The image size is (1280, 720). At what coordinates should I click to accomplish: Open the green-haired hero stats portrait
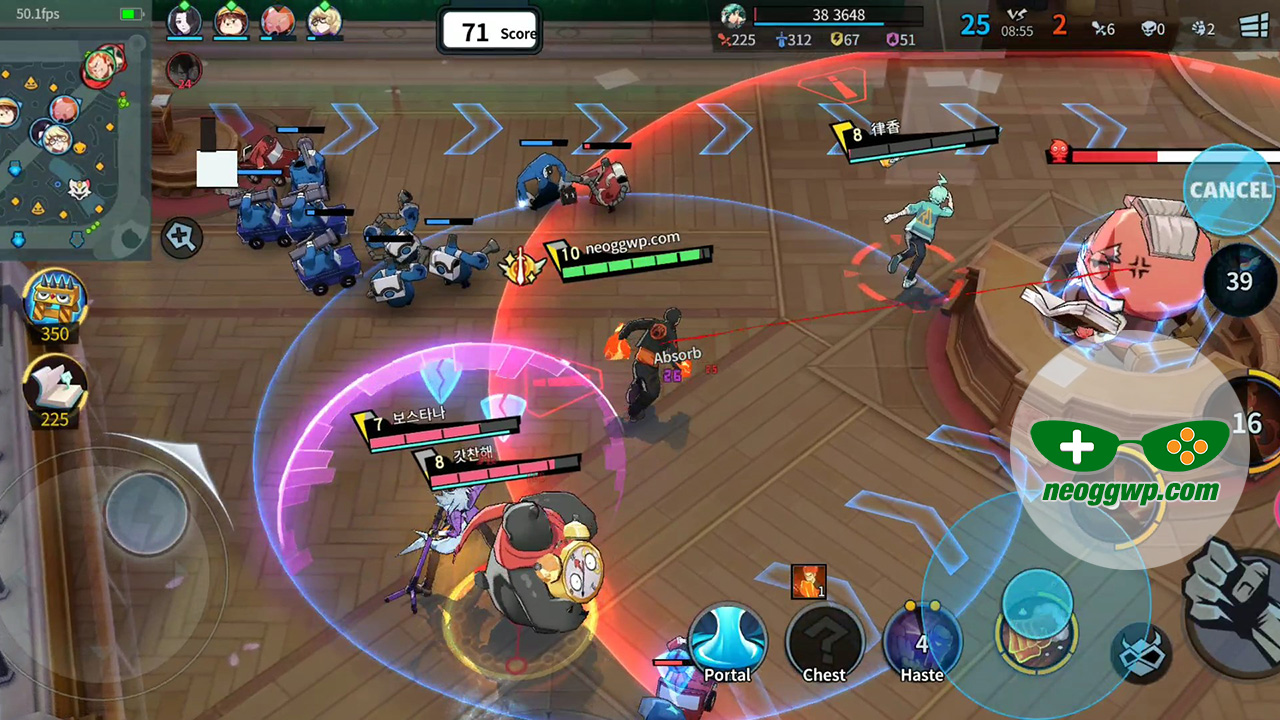click(735, 16)
